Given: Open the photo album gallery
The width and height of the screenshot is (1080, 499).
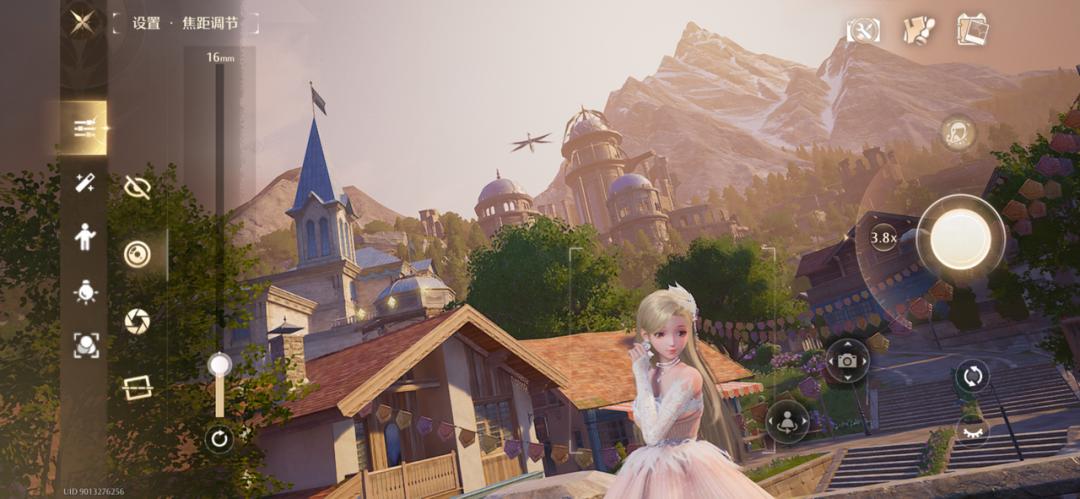Looking at the screenshot, I should pos(972,30).
